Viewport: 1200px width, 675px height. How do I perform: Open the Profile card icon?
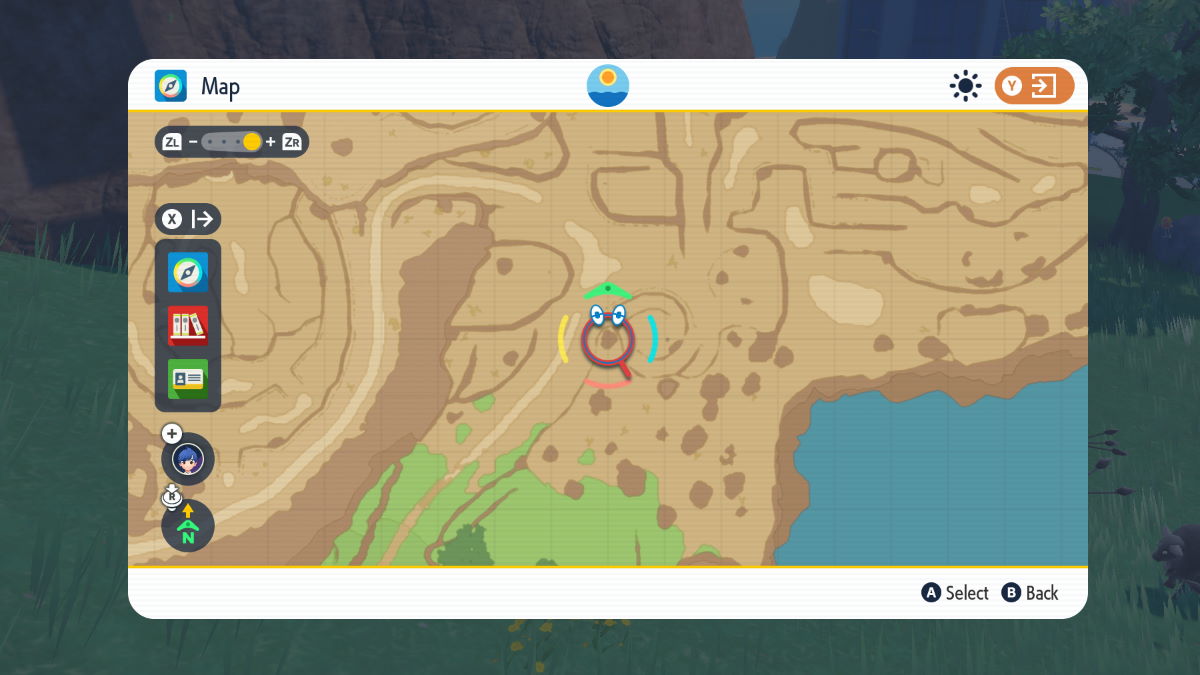point(188,378)
